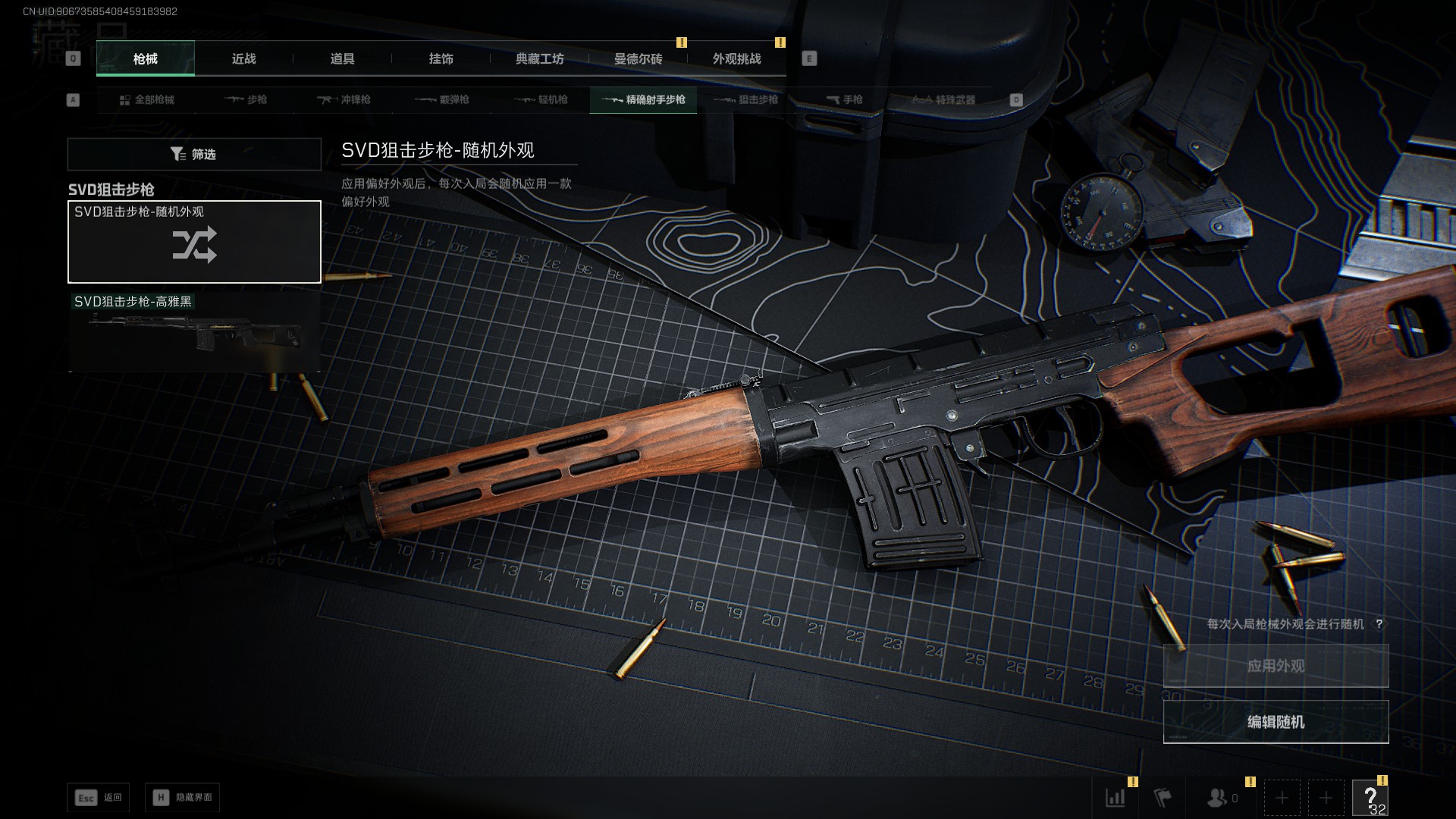Show the 全部枪械 all-weapons category
The width and height of the screenshot is (1456, 819).
146,100
